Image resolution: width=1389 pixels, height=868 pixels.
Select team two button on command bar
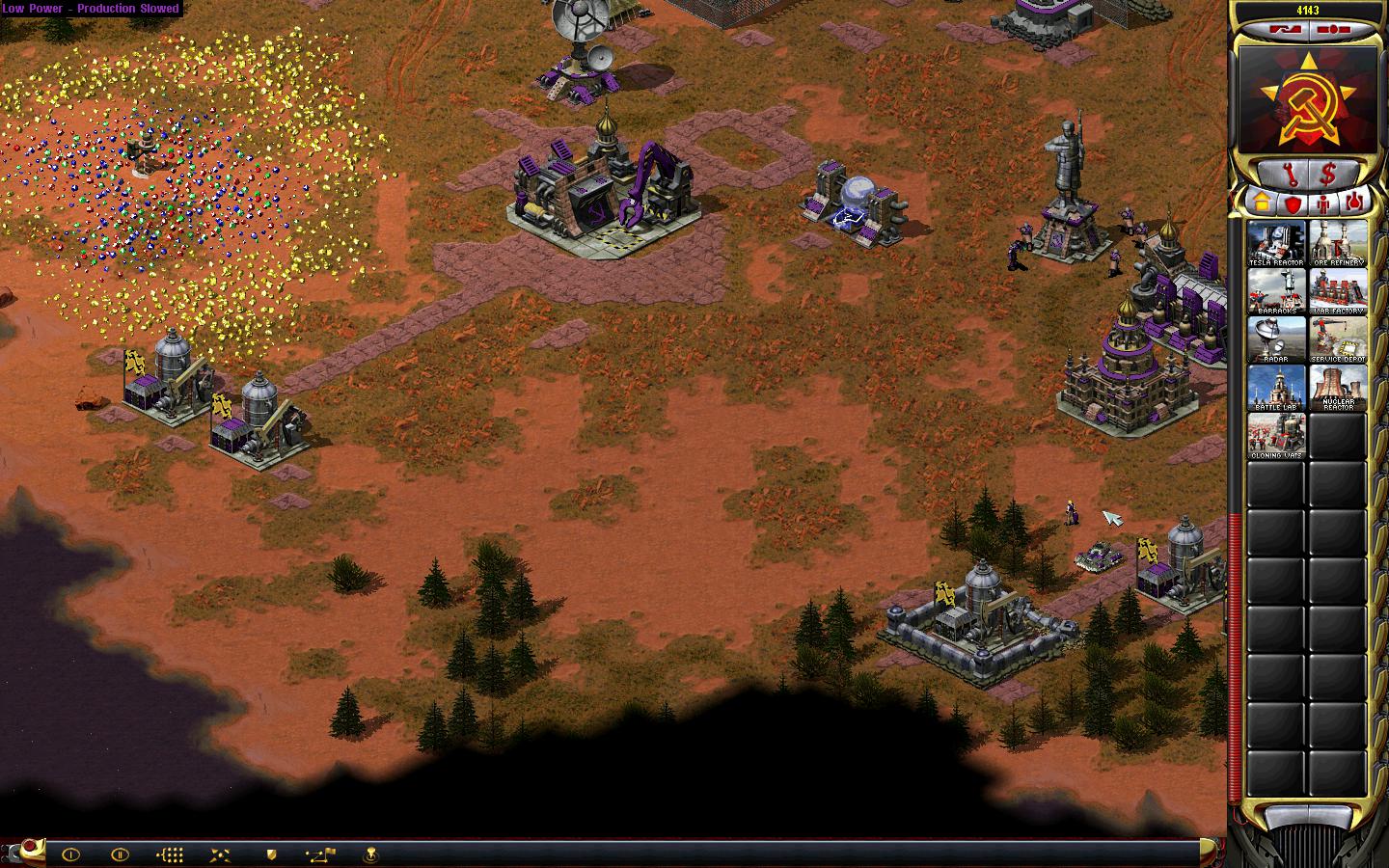point(120,854)
